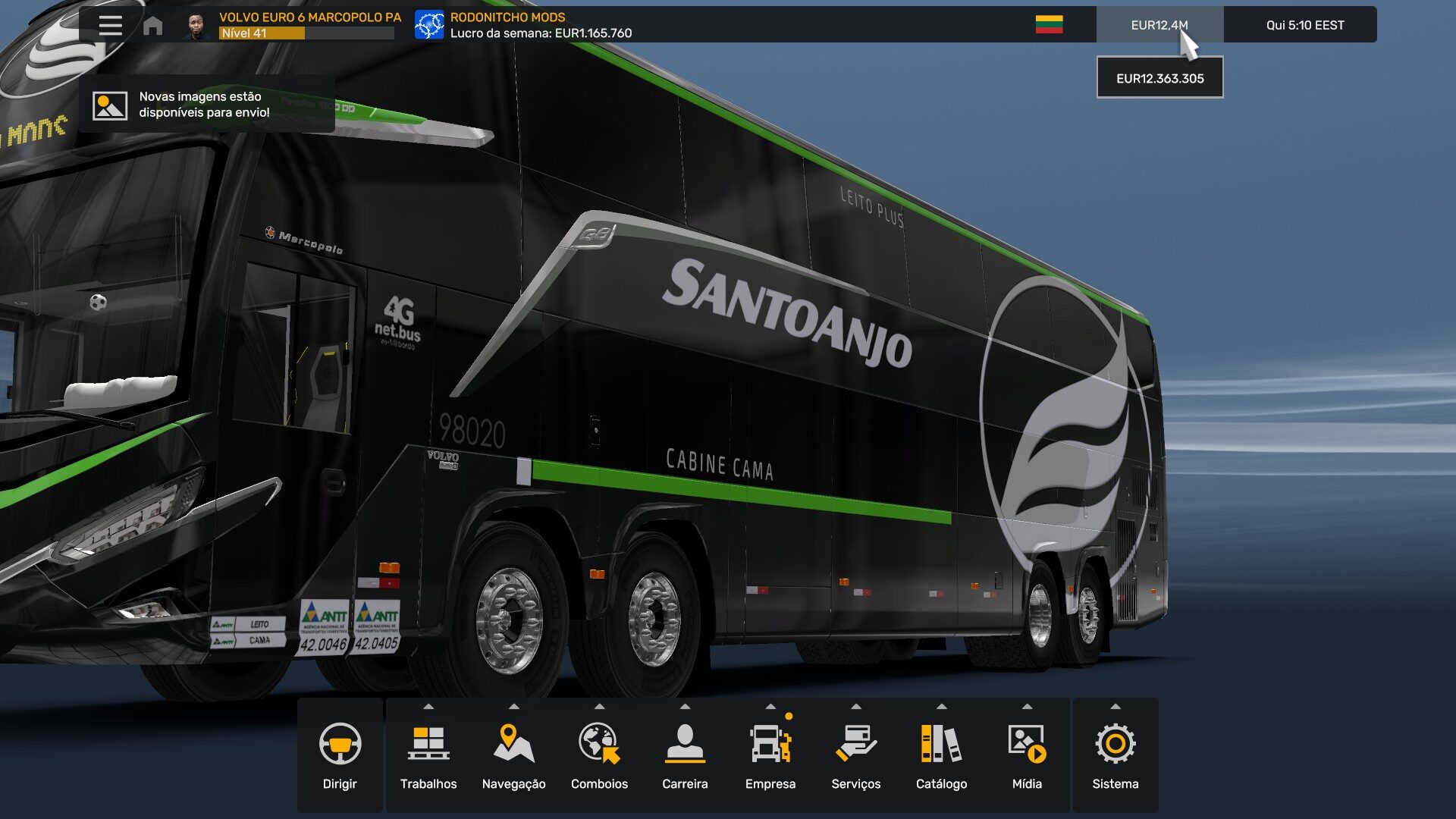Image resolution: width=1456 pixels, height=819 pixels.
Task: Open the Navegação map menu
Action: (x=513, y=755)
